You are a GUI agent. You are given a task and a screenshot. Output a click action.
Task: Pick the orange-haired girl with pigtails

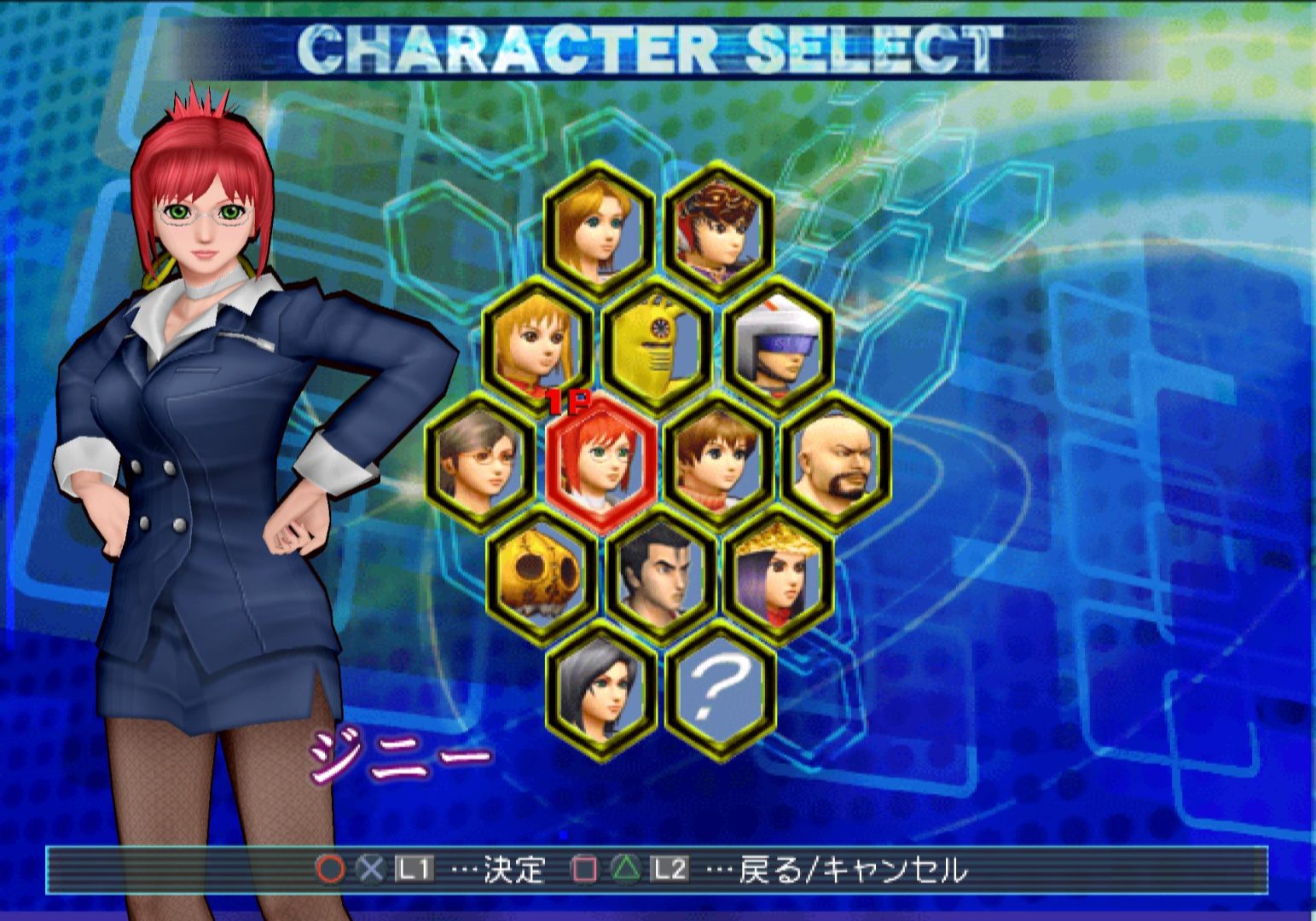point(538,343)
